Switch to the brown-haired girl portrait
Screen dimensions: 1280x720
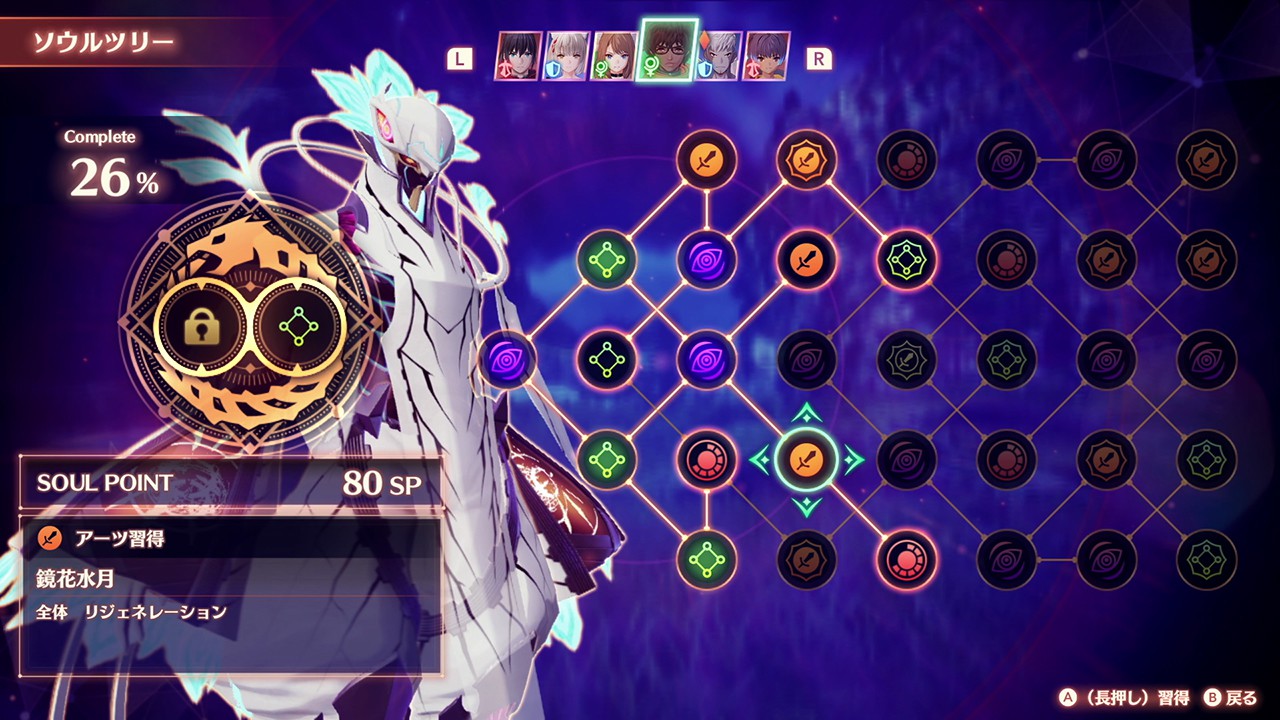[x=615, y=56]
